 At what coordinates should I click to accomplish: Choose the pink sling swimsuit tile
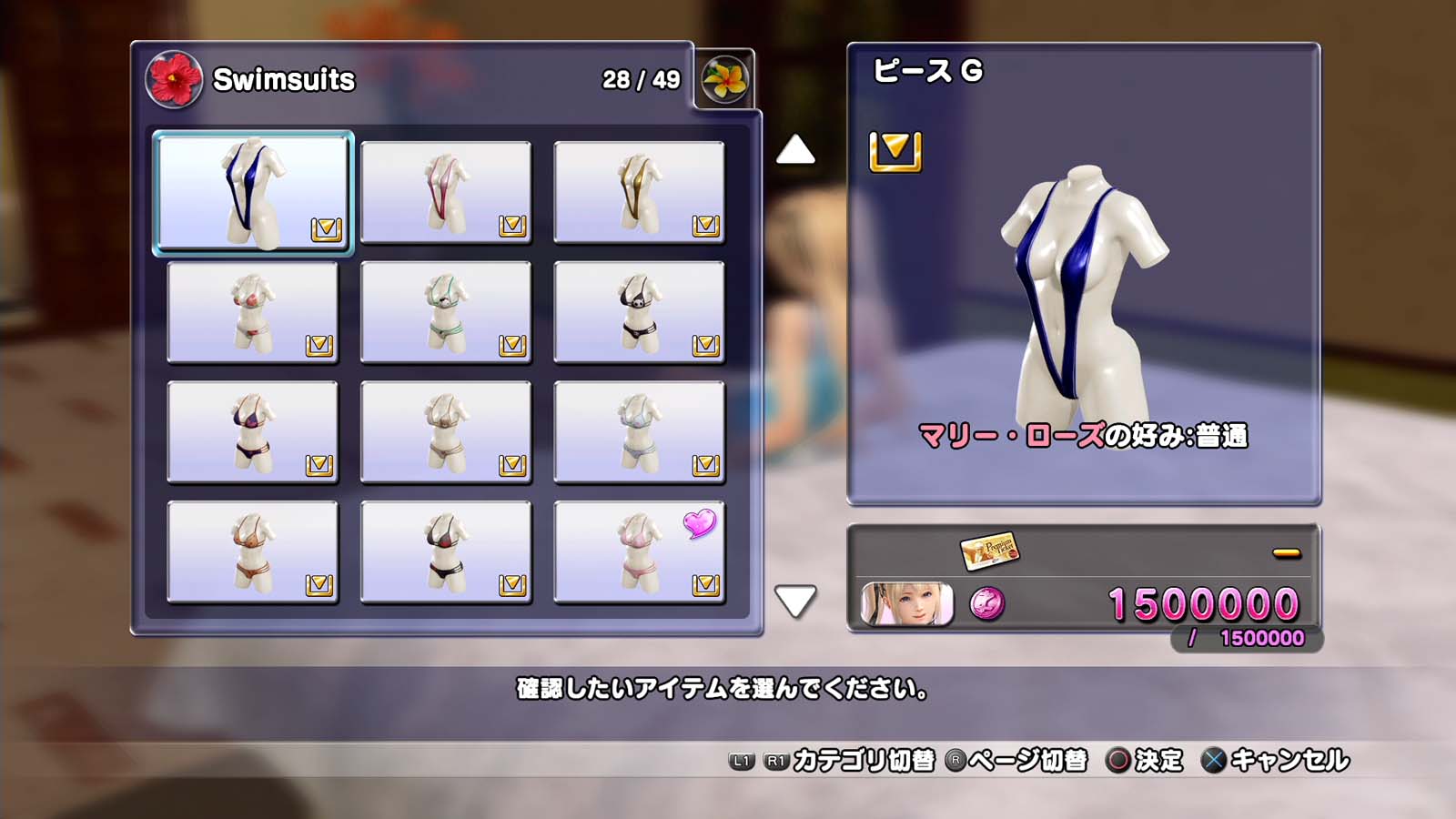[x=445, y=192]
